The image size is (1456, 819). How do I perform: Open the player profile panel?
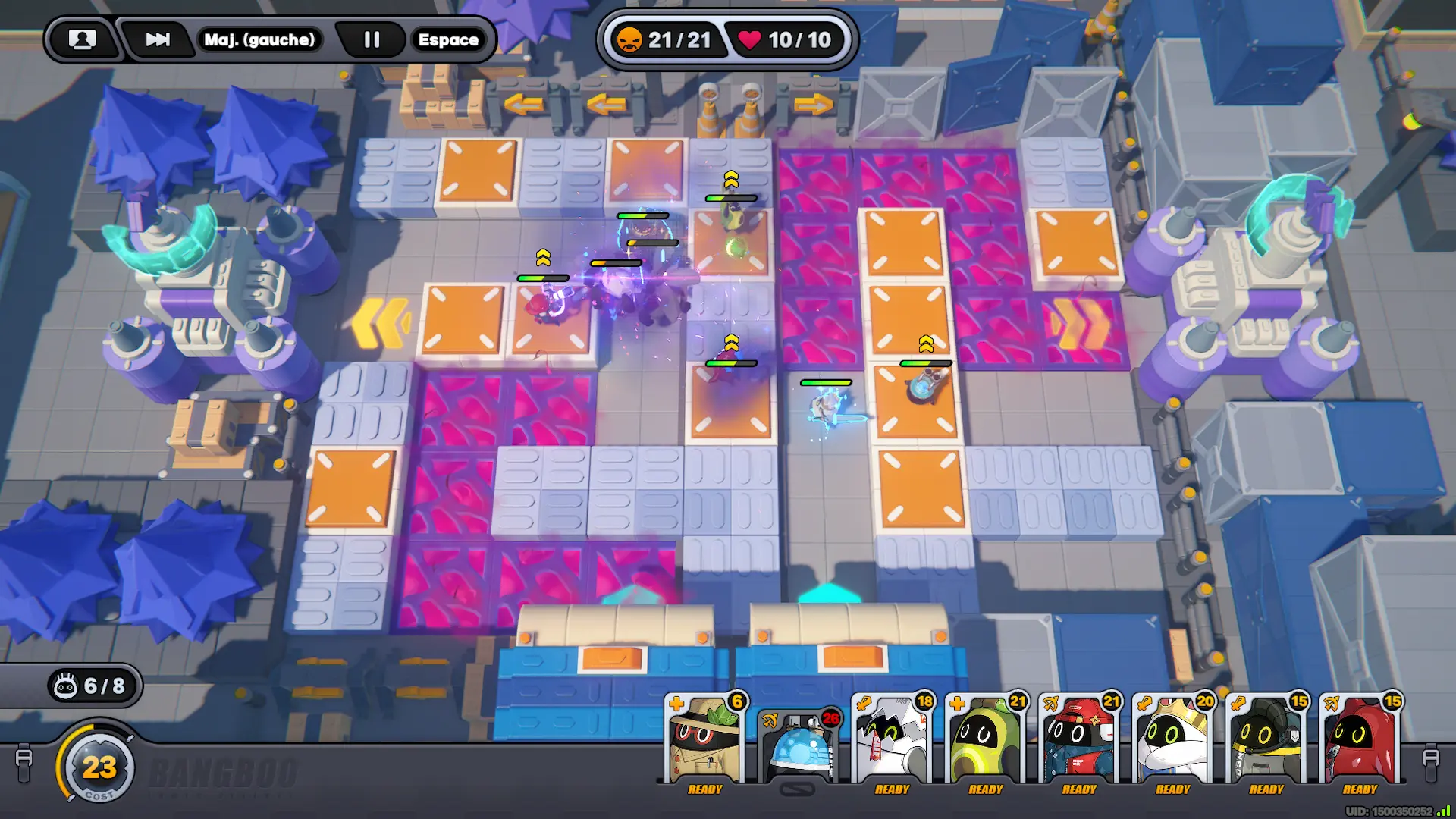(83, 39)
